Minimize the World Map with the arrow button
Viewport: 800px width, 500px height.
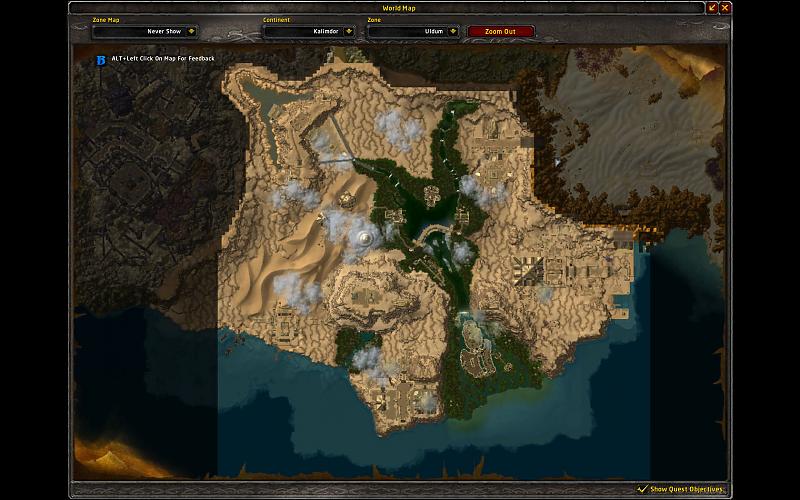point(713,7)
